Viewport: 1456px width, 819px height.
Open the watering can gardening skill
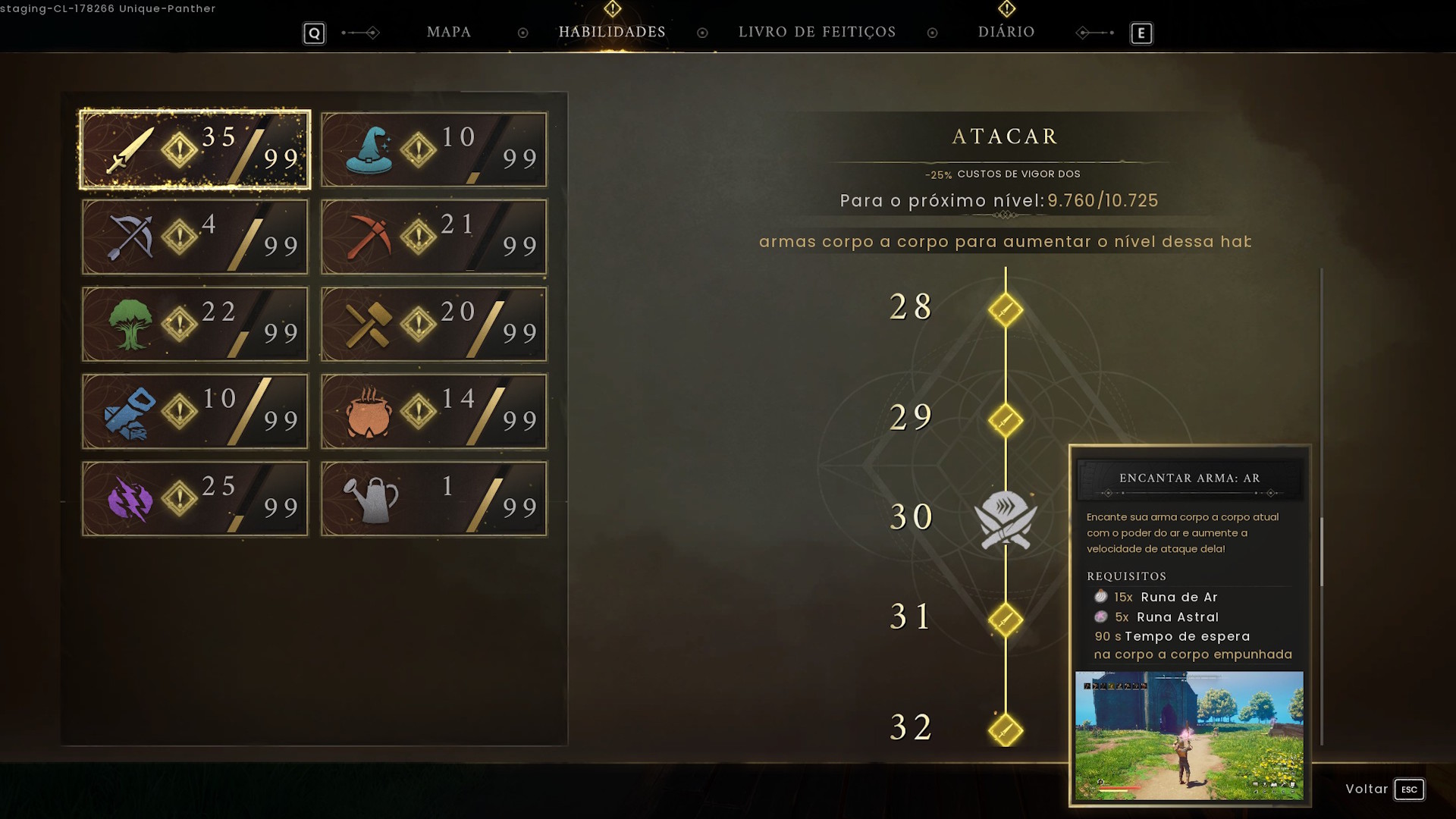[x=433, y=498]
